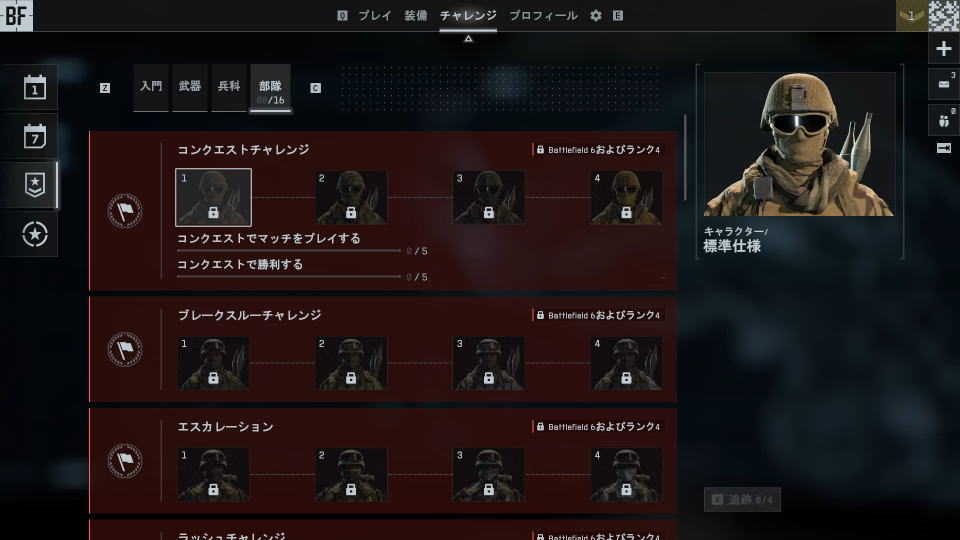Select the チャレンジ top menu entry
Screen dimensions: 960x540
point(468,16)
